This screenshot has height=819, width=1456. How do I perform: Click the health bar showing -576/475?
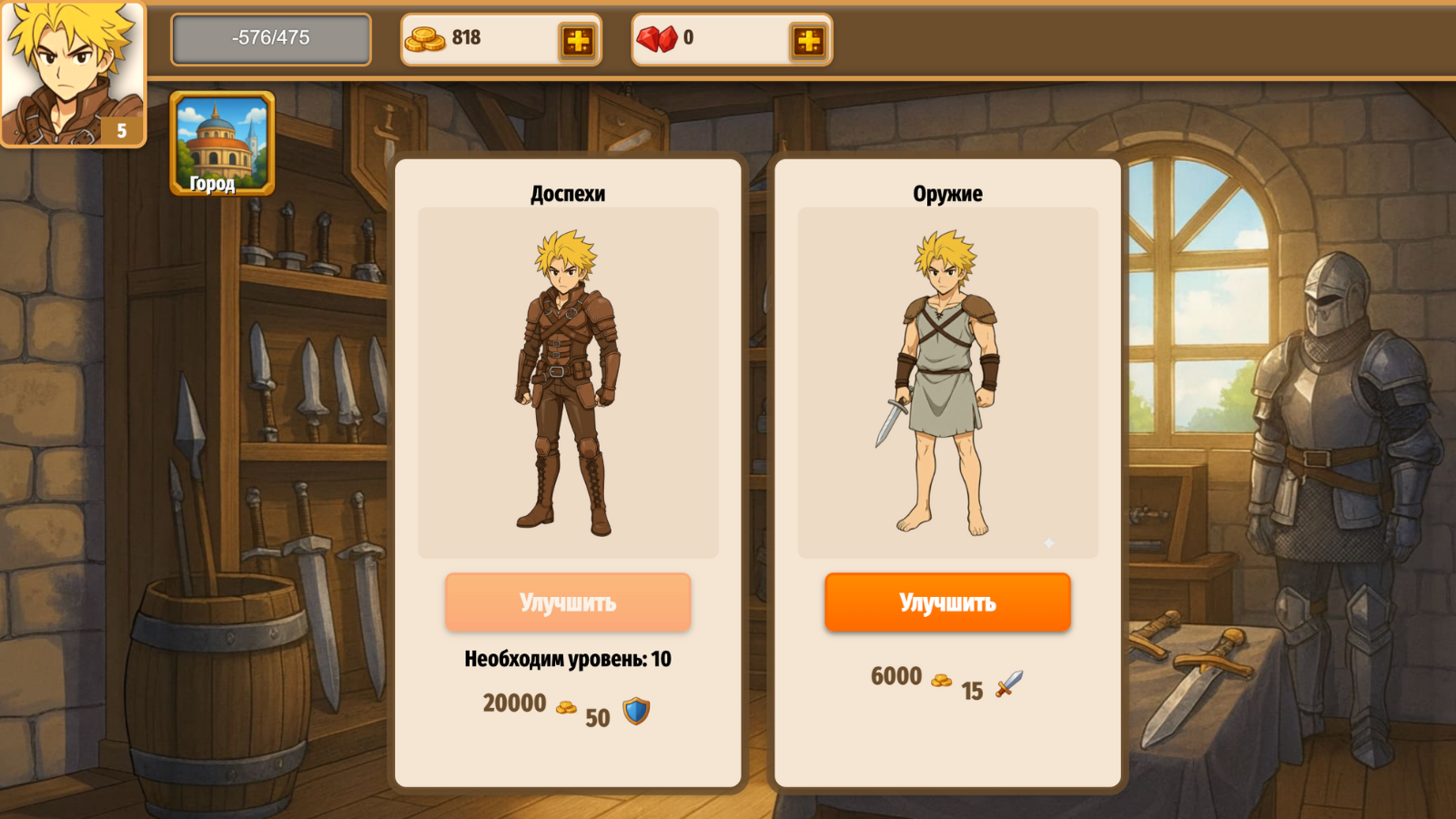[271, 38]
